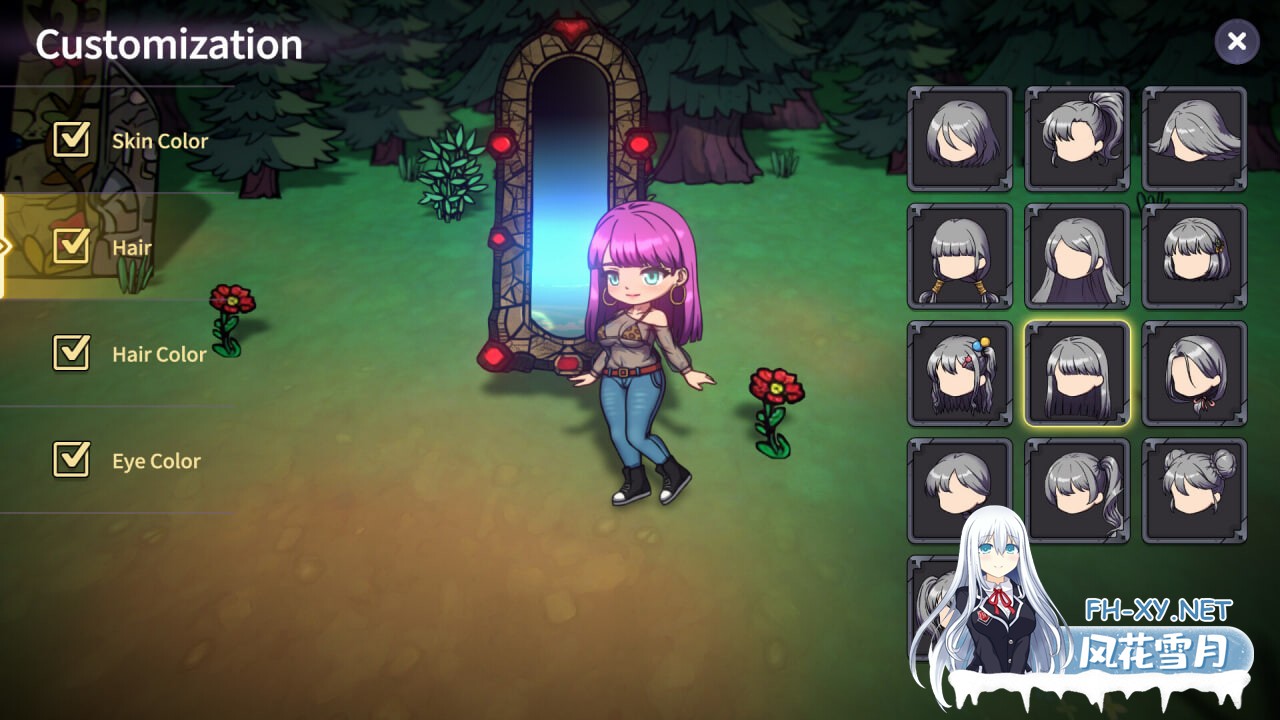Choose the high ponytail hairstyle
Image resolution: width=1280 pixels, height=720 pixels.
click(1077, 139)
